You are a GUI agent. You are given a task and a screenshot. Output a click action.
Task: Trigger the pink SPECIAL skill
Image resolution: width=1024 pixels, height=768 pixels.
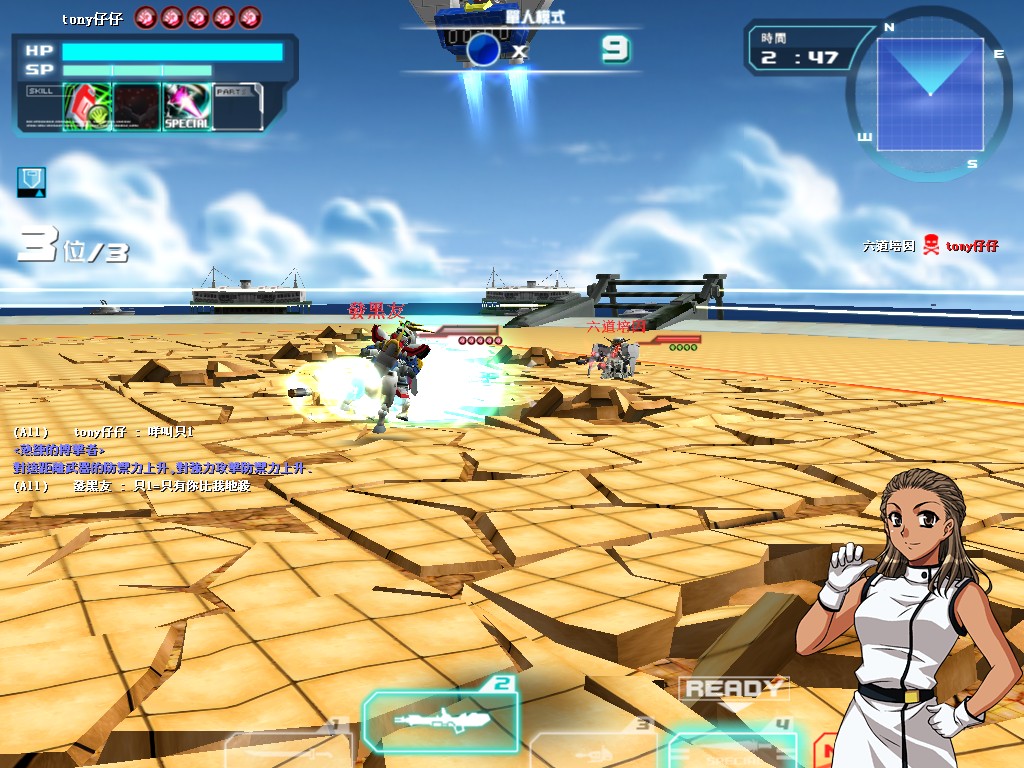(186, 106)
